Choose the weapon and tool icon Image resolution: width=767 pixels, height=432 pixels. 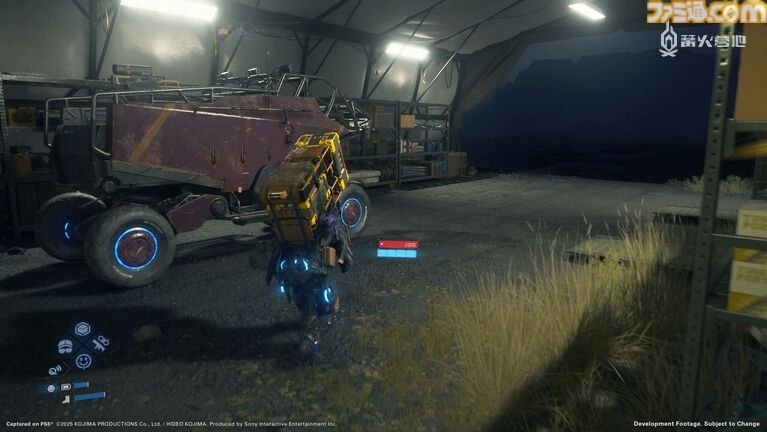[x=101, y=345]
